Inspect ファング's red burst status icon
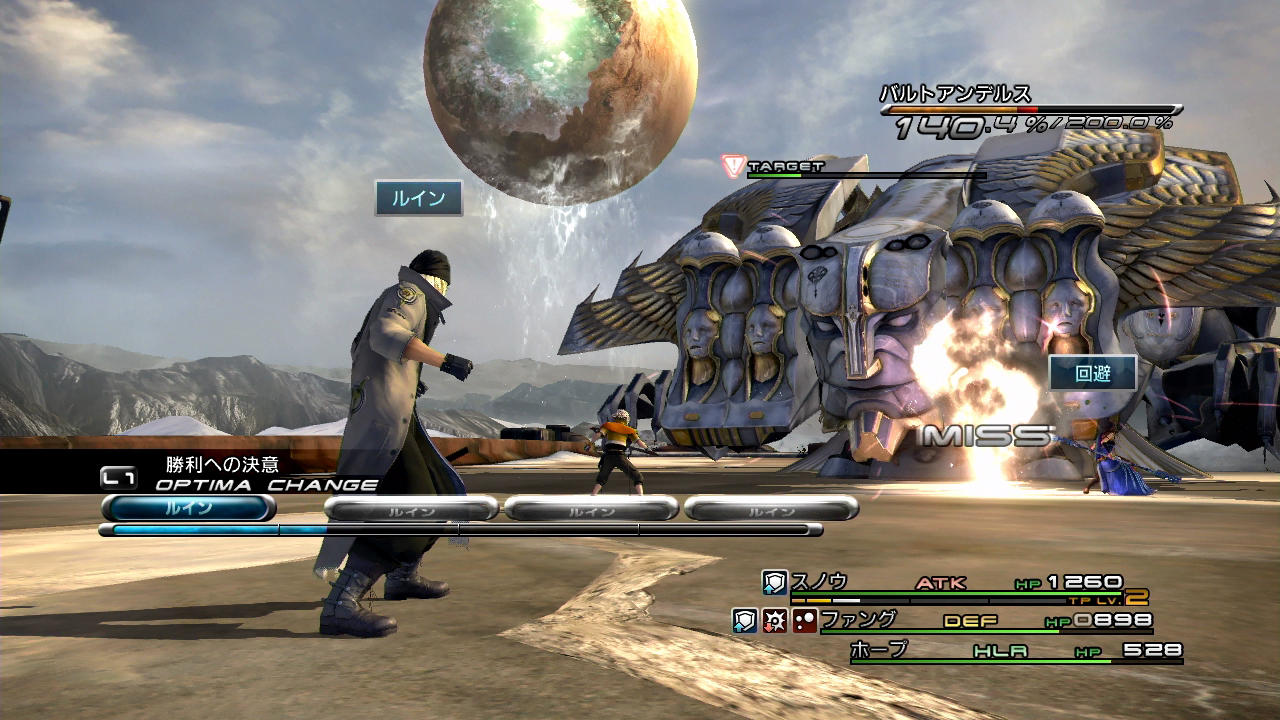 point(775,620)
